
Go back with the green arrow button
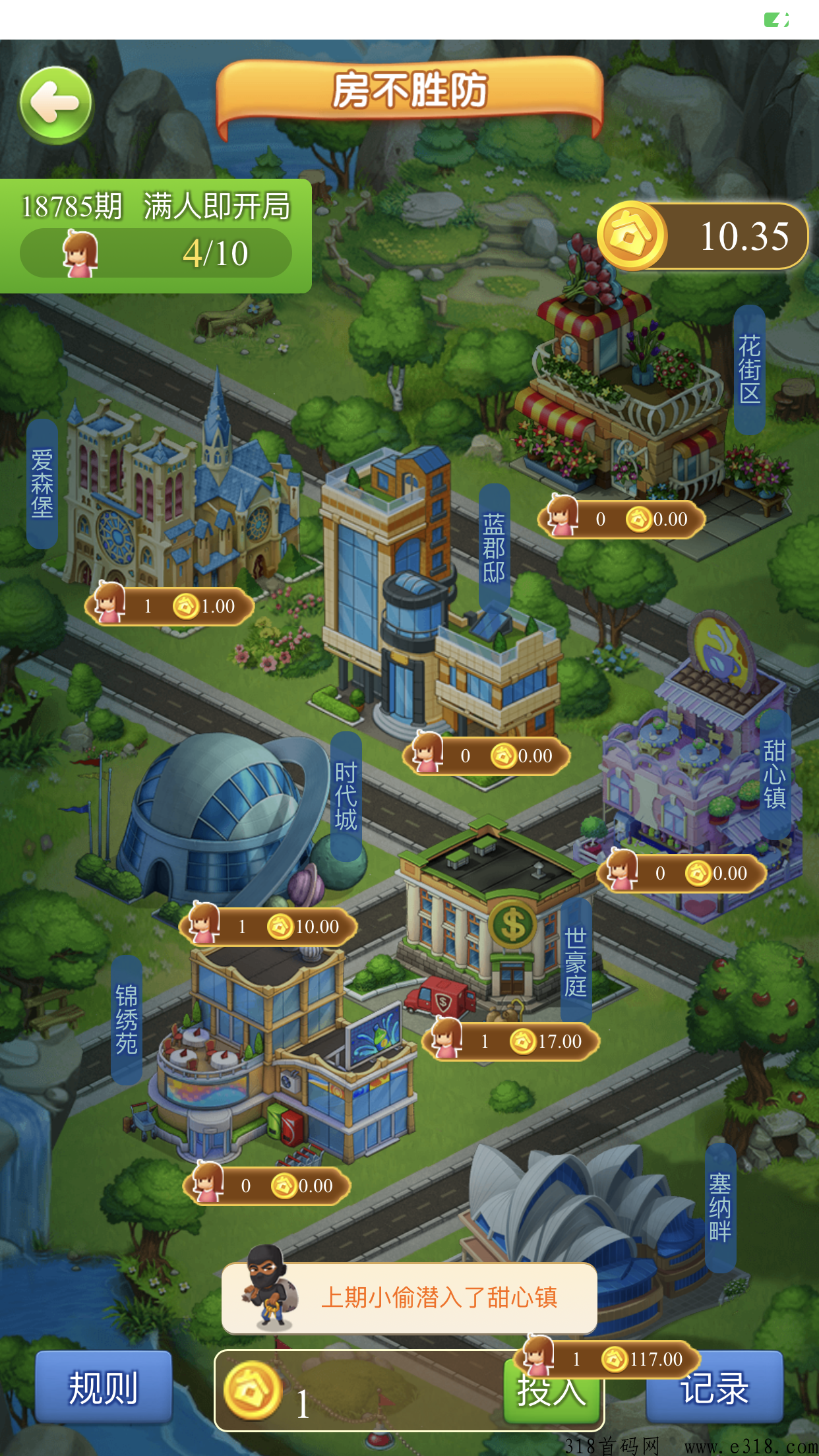point(56,105)
